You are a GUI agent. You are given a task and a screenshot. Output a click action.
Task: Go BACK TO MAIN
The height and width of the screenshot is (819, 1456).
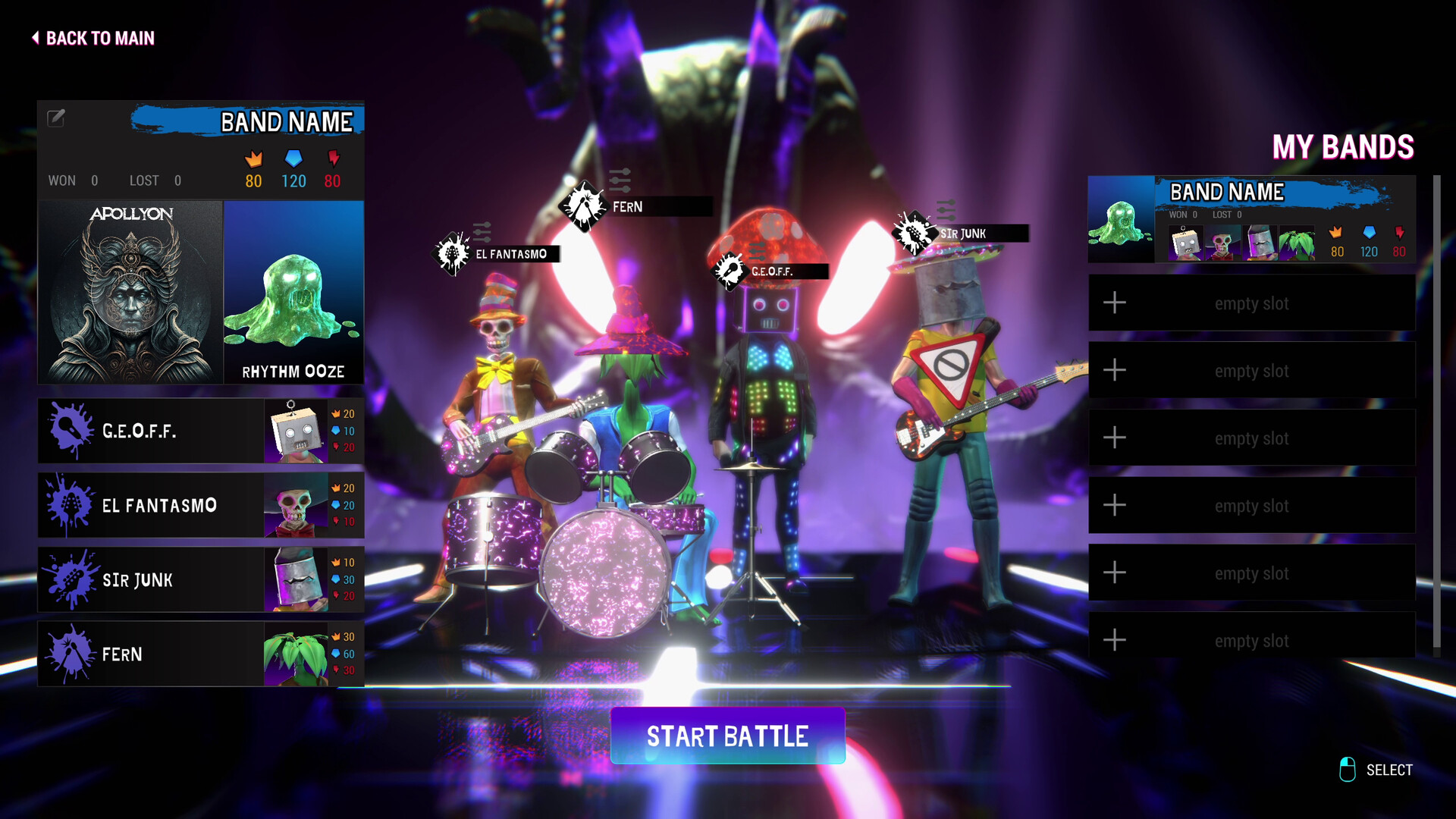93,38
